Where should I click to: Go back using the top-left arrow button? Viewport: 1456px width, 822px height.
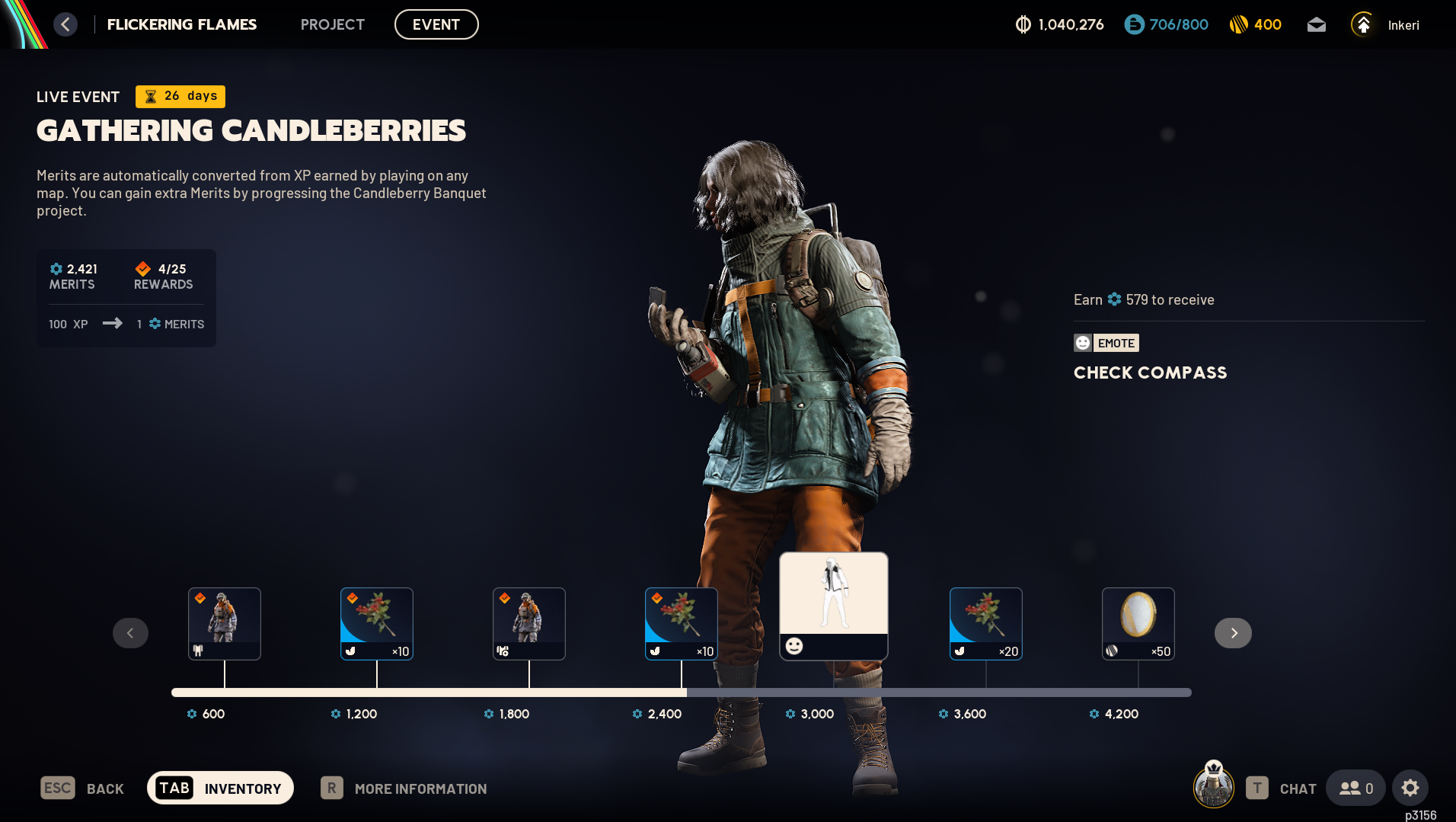click(65, 24)
